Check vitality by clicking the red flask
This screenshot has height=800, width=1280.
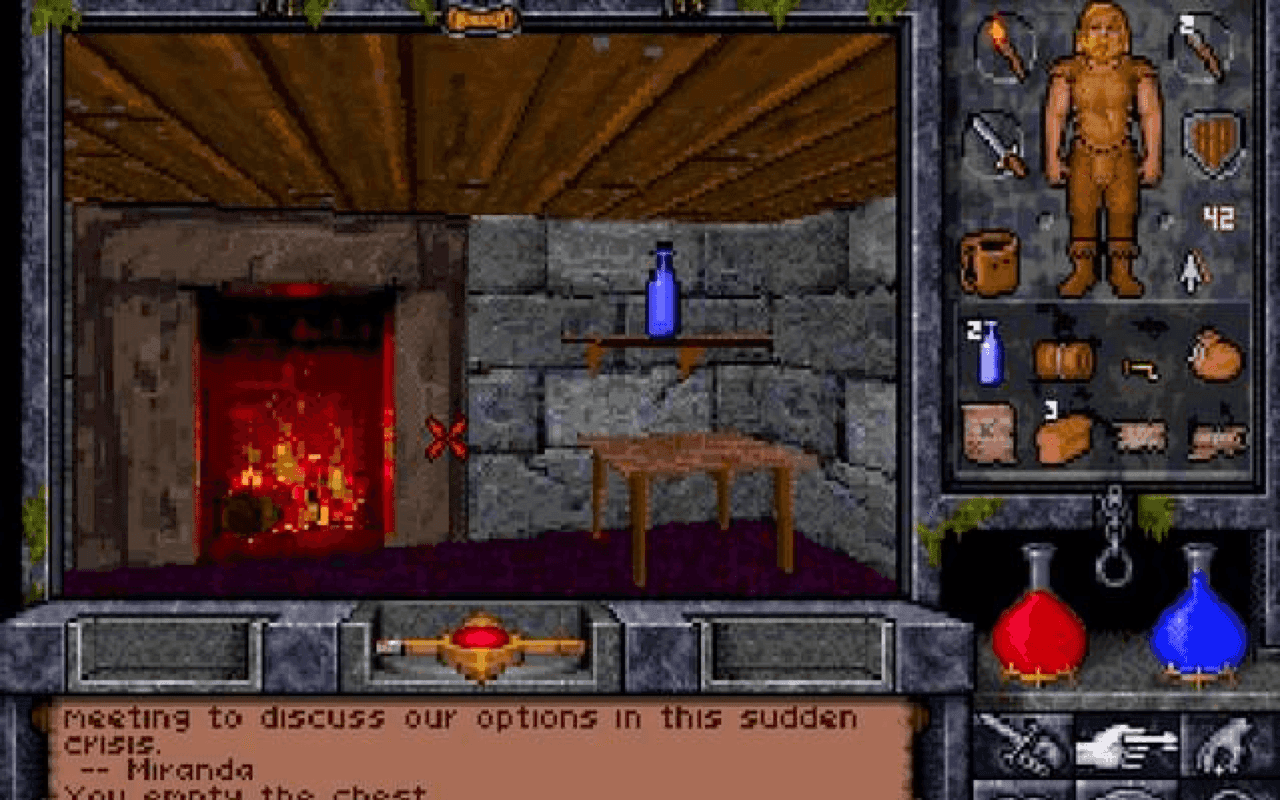point(1040,630)
